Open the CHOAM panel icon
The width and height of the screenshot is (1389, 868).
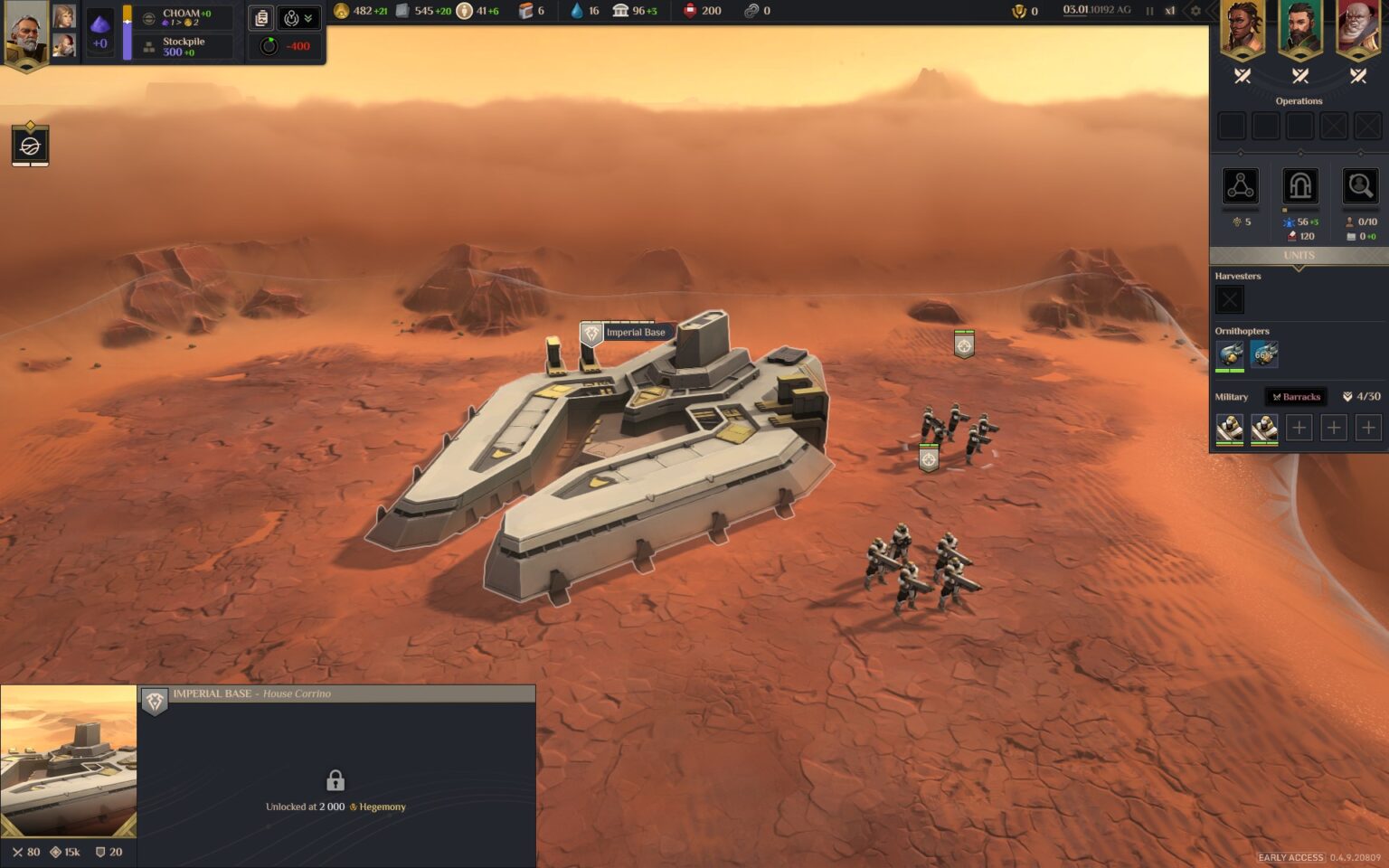148,19
